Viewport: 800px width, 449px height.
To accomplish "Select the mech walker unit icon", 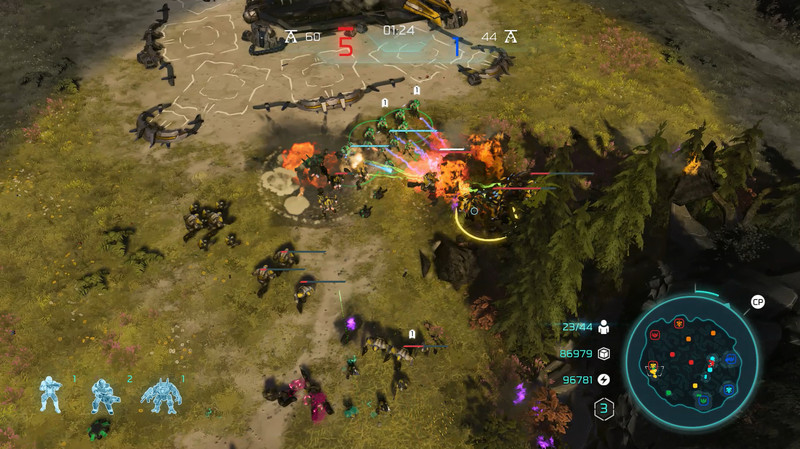I will pyautogui.click(x=160, y=395).
